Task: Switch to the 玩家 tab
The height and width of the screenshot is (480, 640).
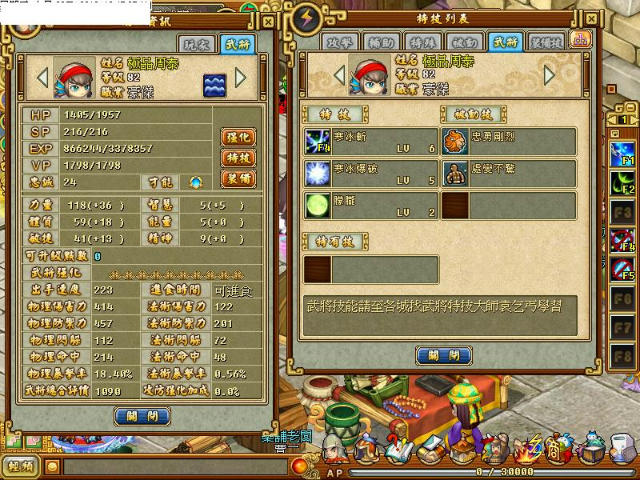Action: [196, 43]
